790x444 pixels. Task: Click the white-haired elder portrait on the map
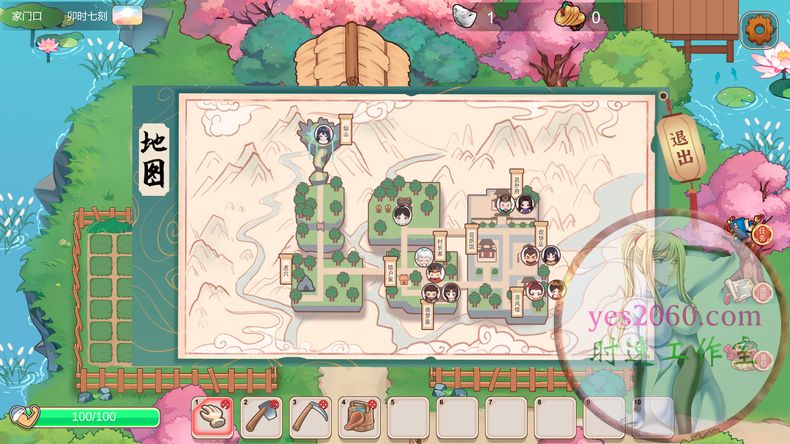pyautogui.click(x=424, y=257)
